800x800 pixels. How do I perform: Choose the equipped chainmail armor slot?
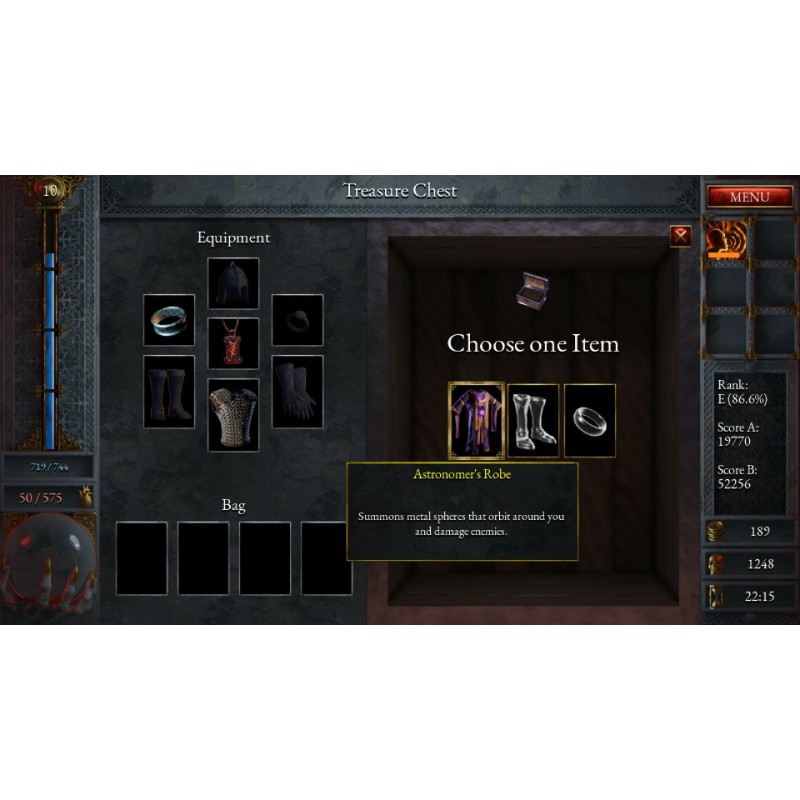233,414
